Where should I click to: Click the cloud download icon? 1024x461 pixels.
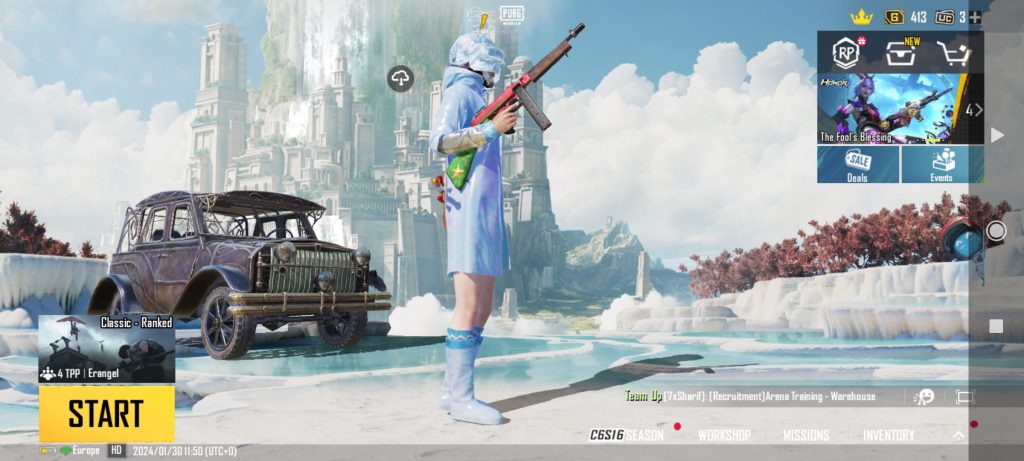(401, 79)
